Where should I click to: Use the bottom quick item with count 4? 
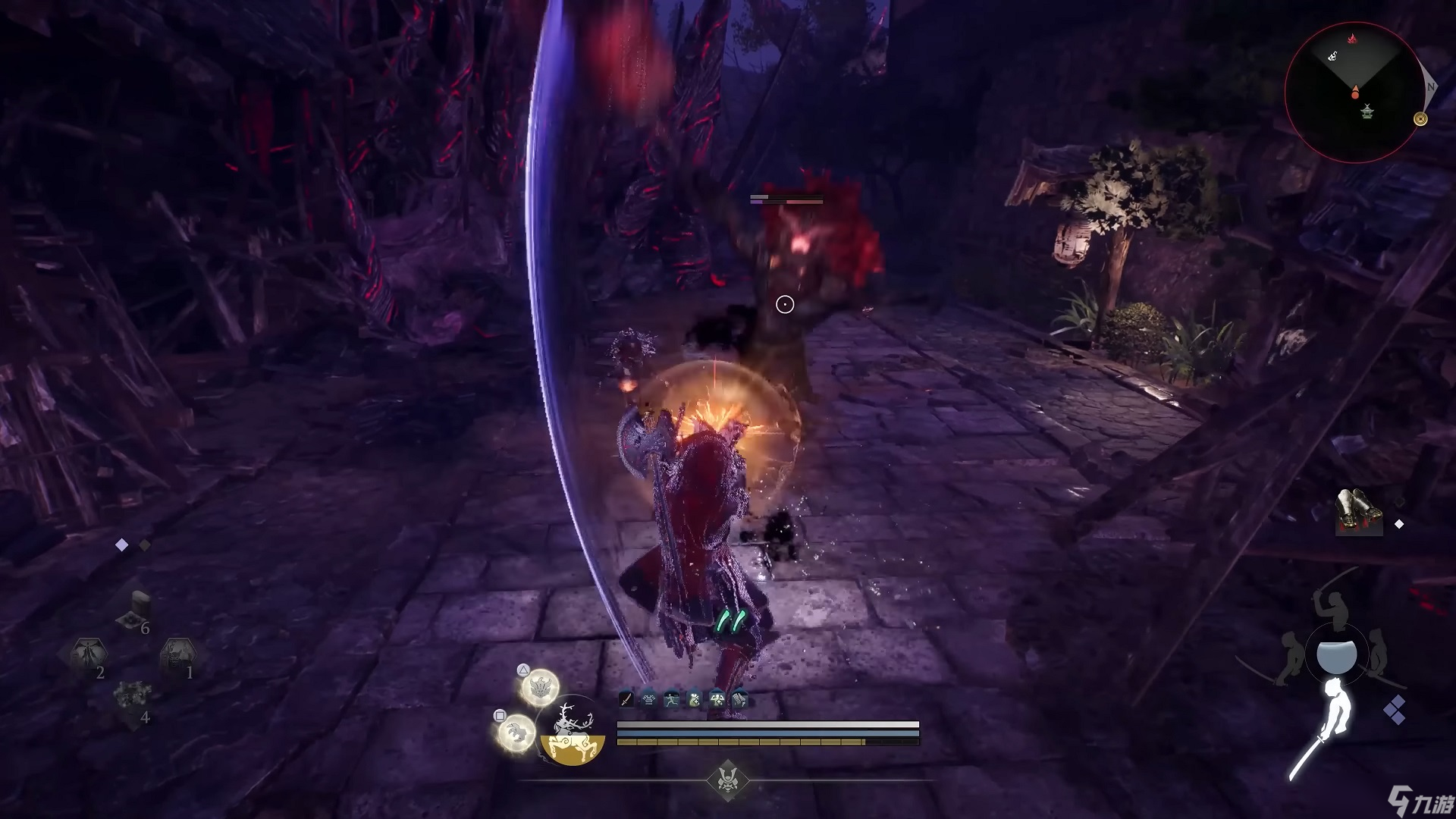point(132,700)
